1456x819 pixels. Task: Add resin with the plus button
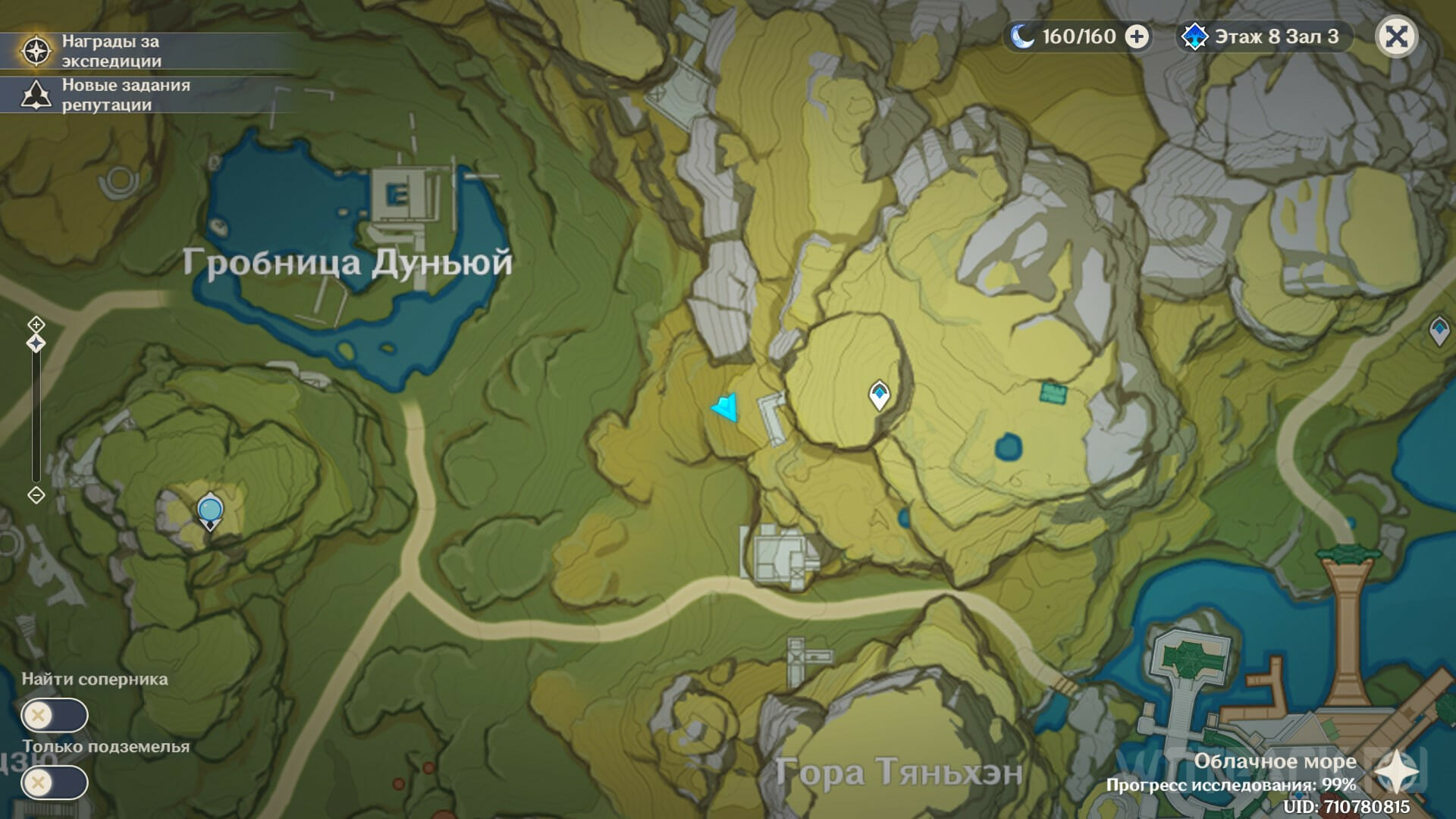pyautogui.click(x=1136, y=36)
